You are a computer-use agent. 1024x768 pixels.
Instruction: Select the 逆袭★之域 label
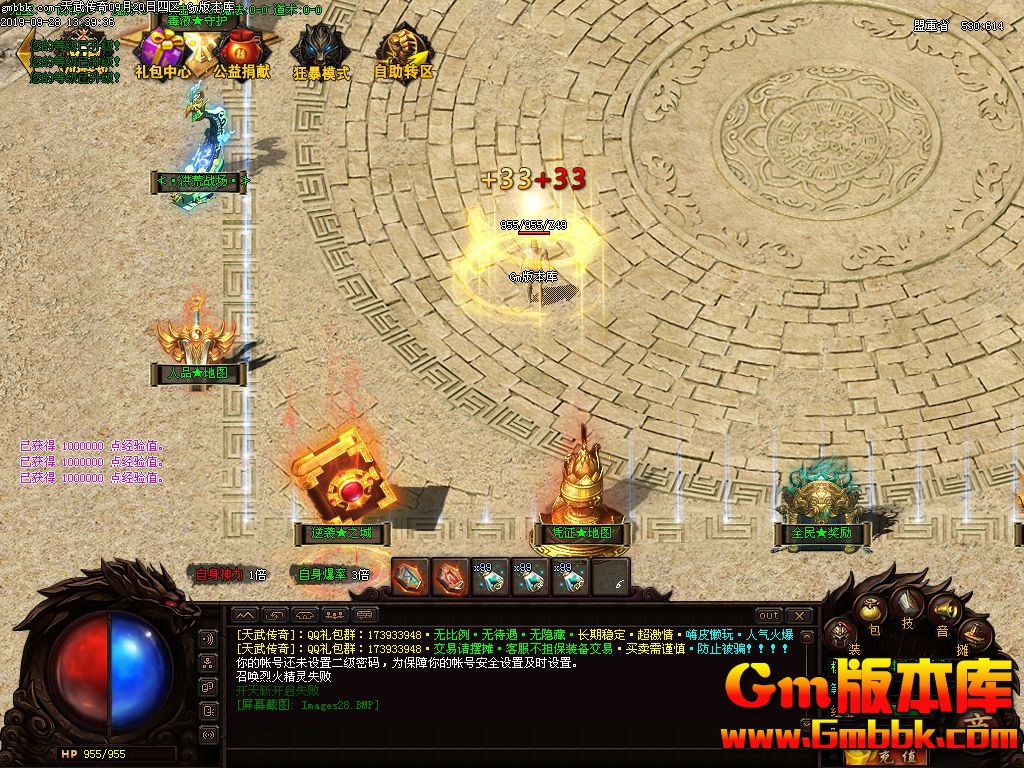(x=342, y=533)
